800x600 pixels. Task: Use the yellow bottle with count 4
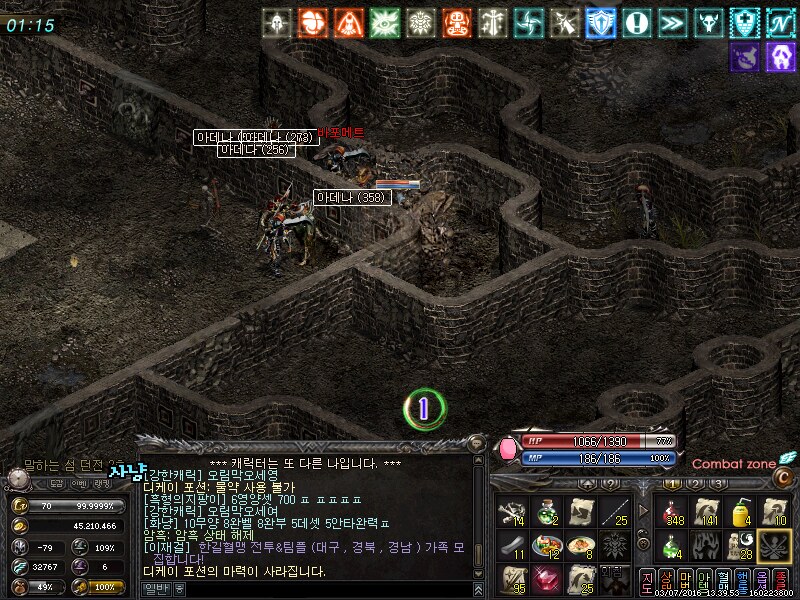coord(741,511)
